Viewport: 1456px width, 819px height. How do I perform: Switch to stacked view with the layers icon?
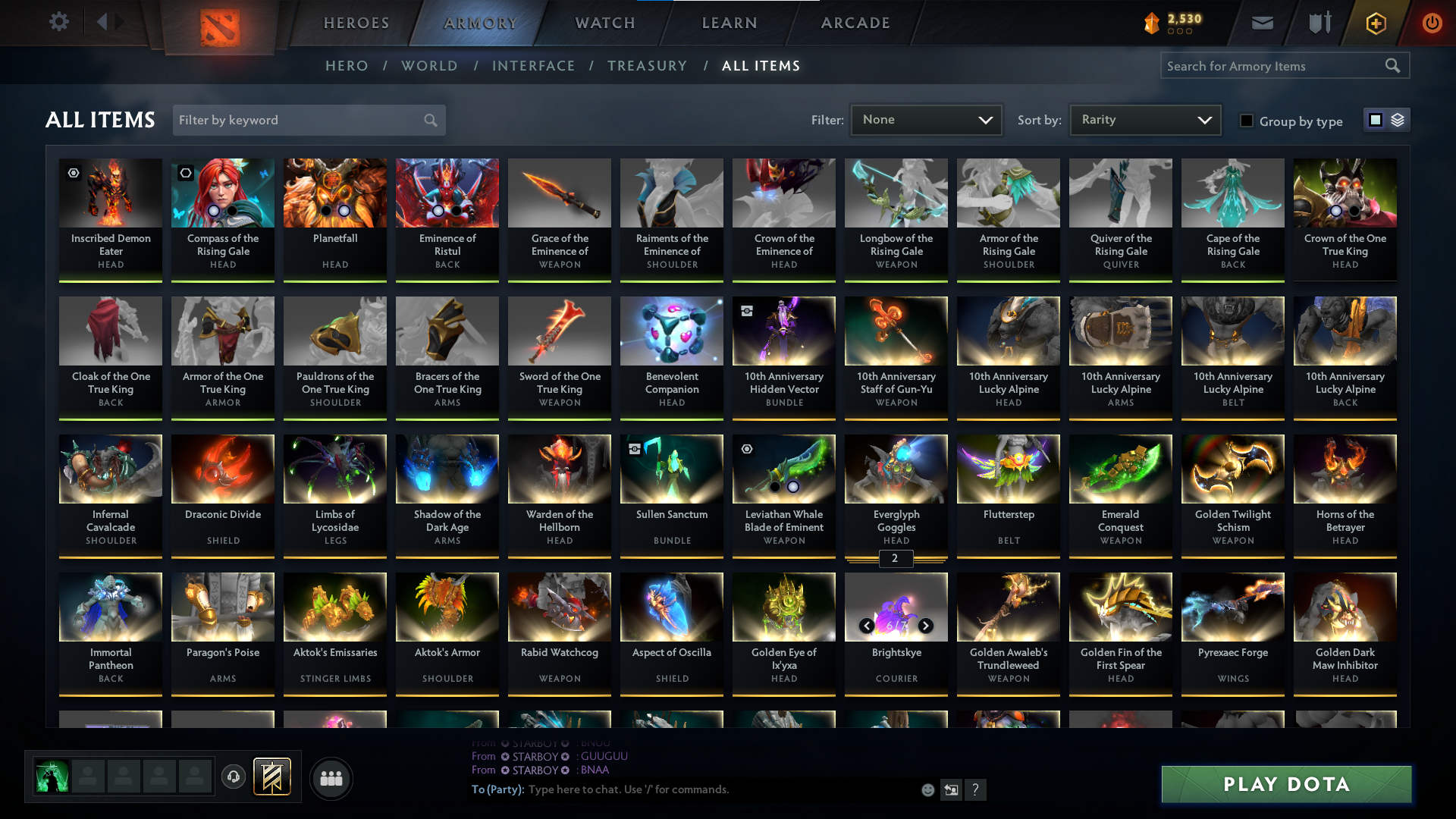(1397, 119)
